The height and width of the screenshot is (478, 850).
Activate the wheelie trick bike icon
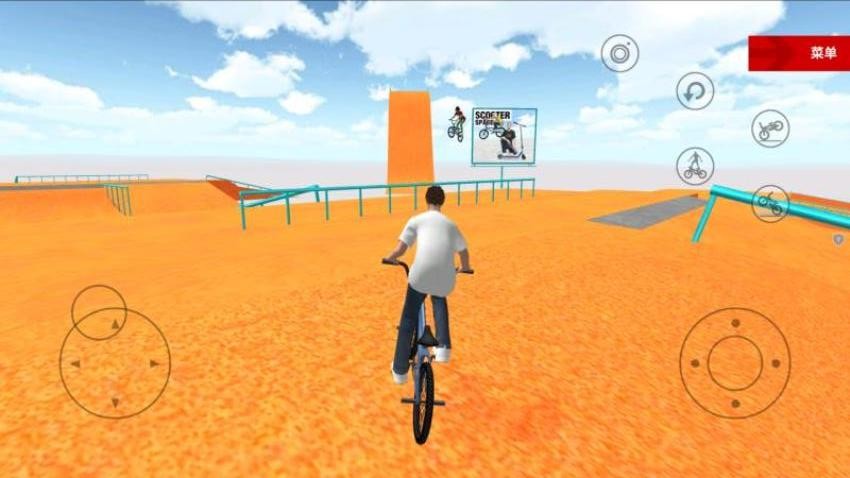point(770,128)
